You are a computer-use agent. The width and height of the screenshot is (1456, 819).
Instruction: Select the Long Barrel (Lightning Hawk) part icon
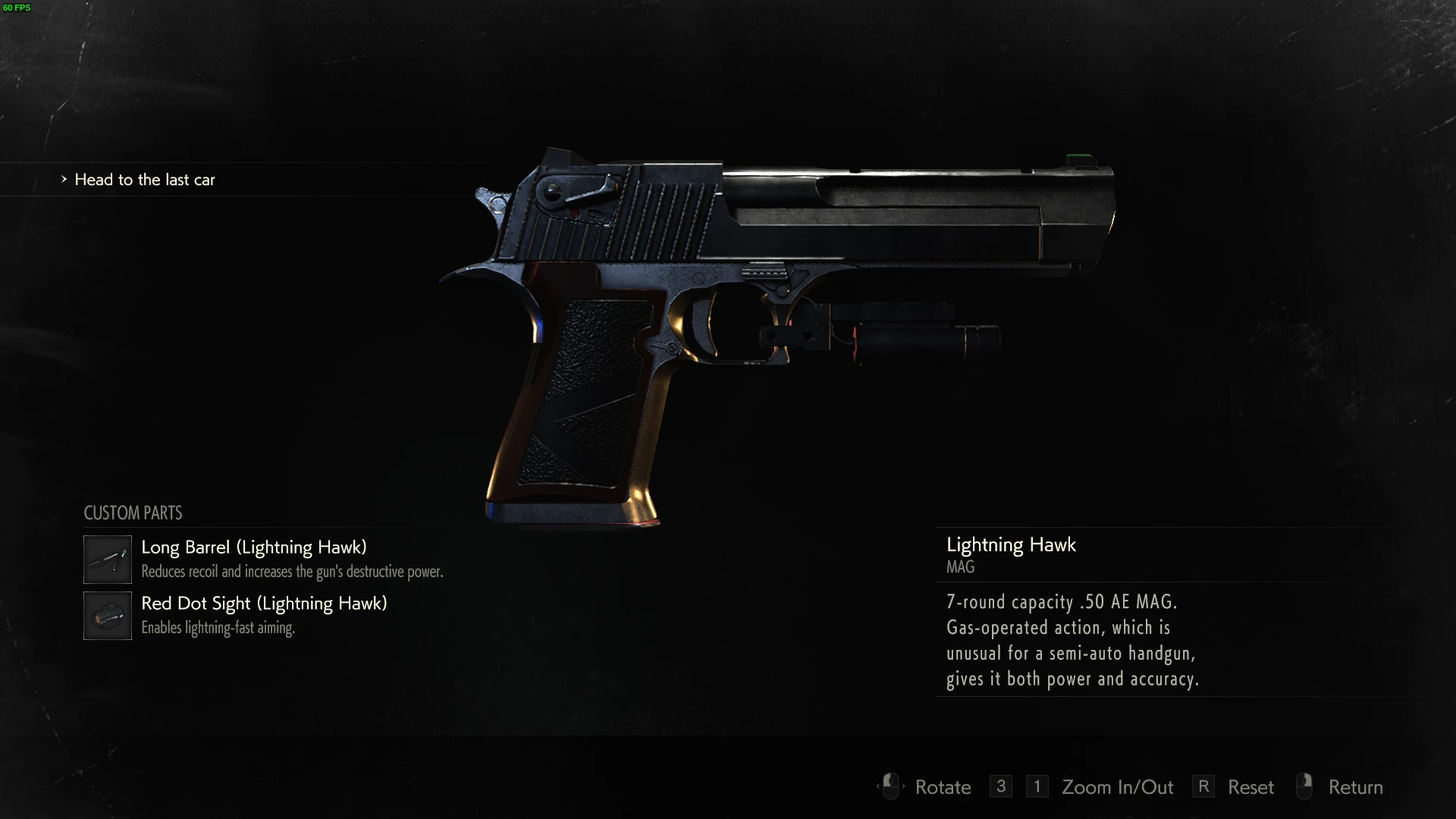tap(107, 560)
